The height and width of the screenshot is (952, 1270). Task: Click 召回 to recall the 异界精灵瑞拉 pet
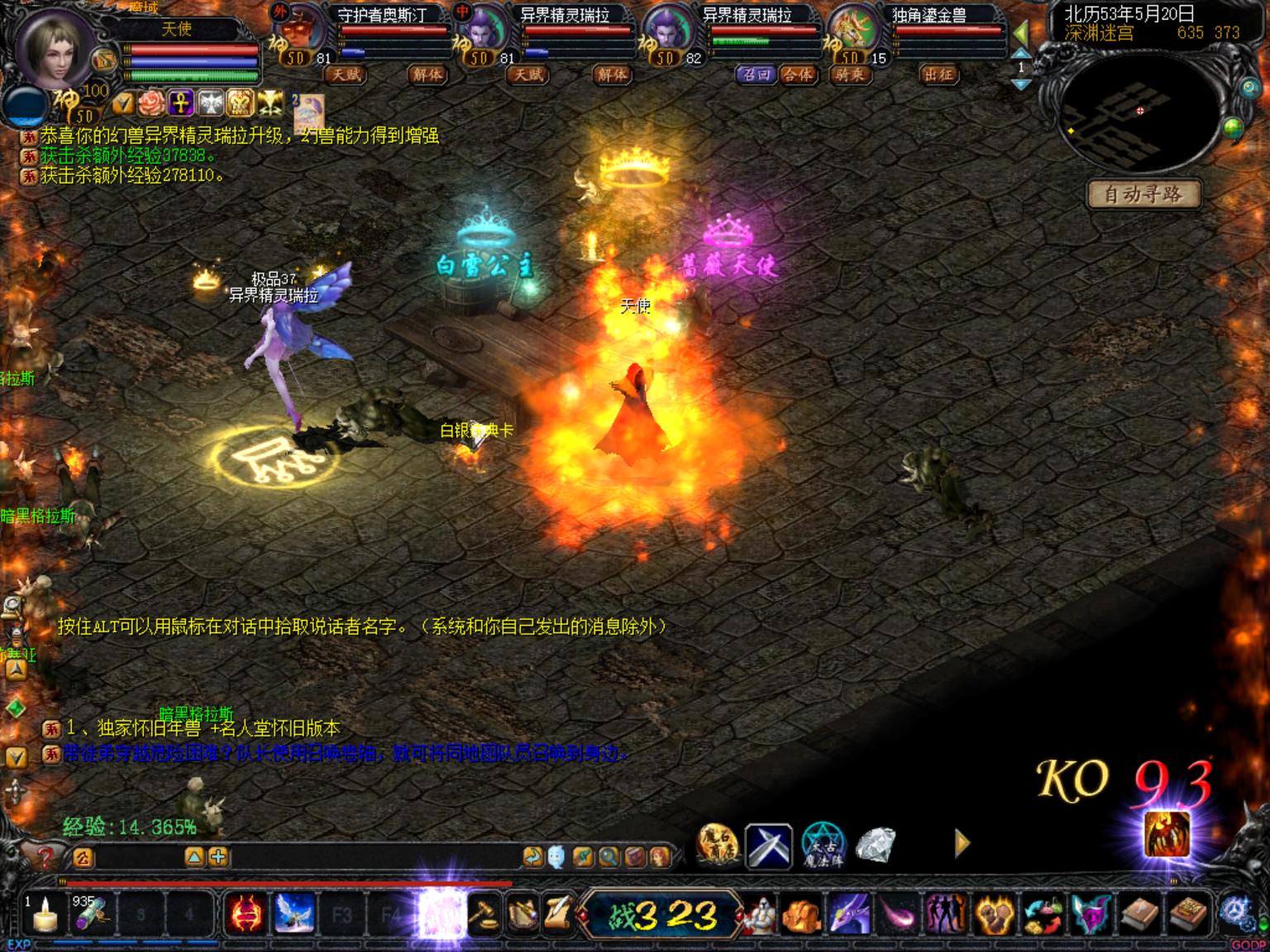756,75
